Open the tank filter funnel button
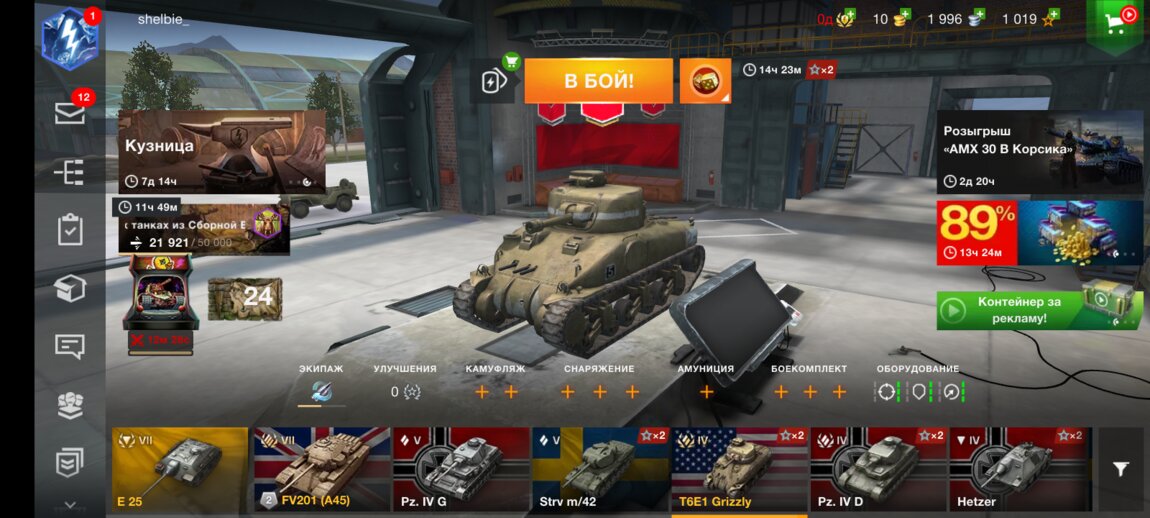Image resolution: width=1150 pixels, height=518 pixels. (1121, 469)
